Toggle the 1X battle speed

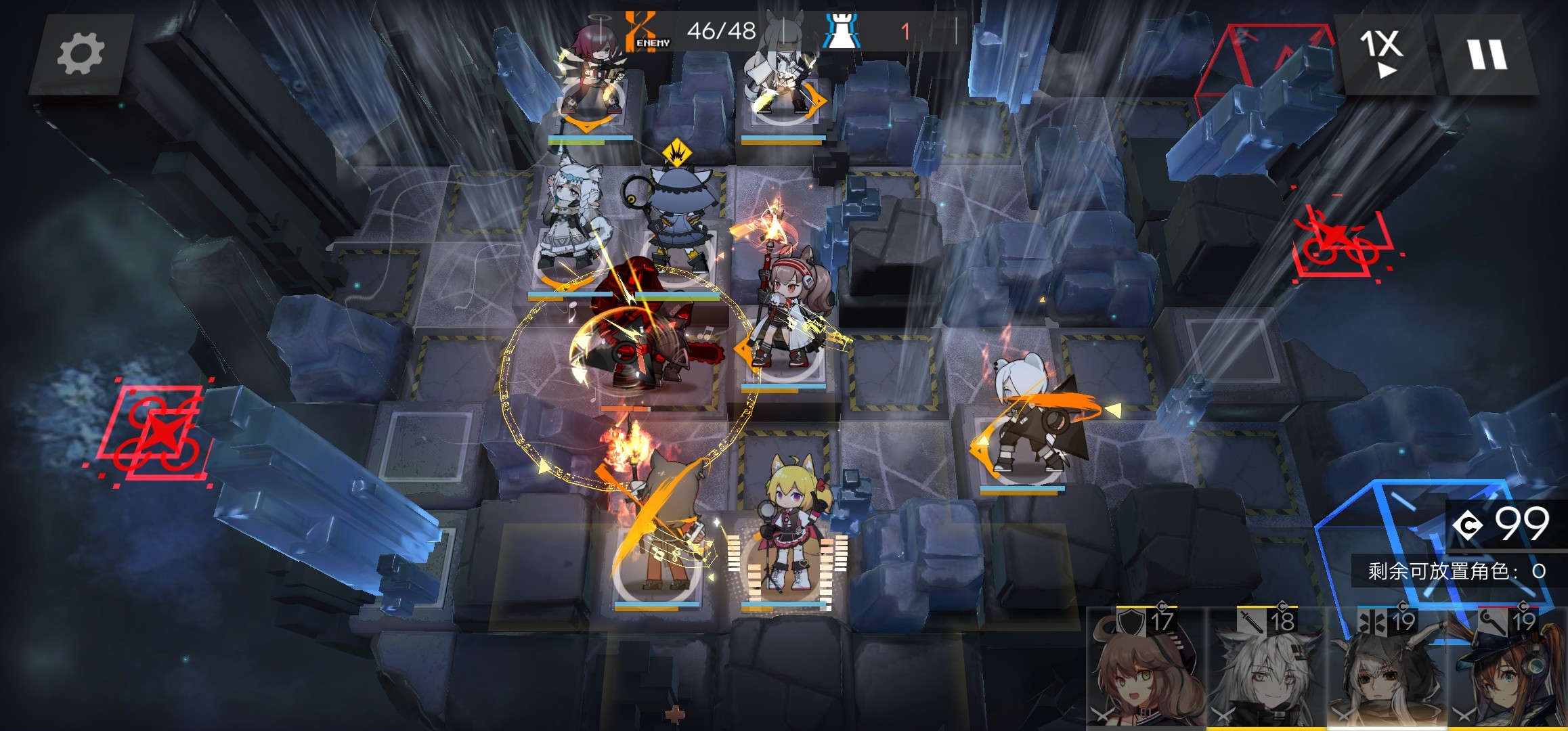[x=1381, y=54]
